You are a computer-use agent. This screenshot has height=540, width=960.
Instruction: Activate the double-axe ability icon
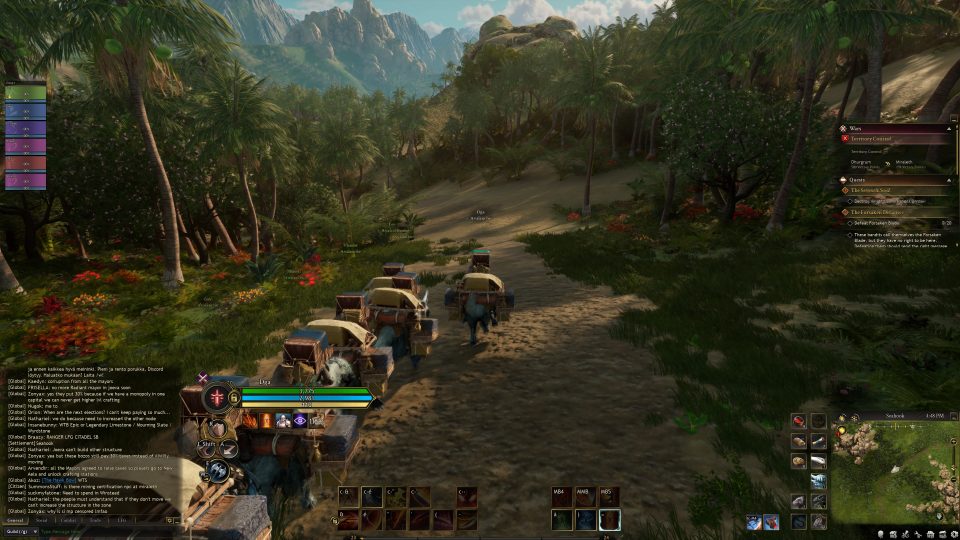coord(218,470)
